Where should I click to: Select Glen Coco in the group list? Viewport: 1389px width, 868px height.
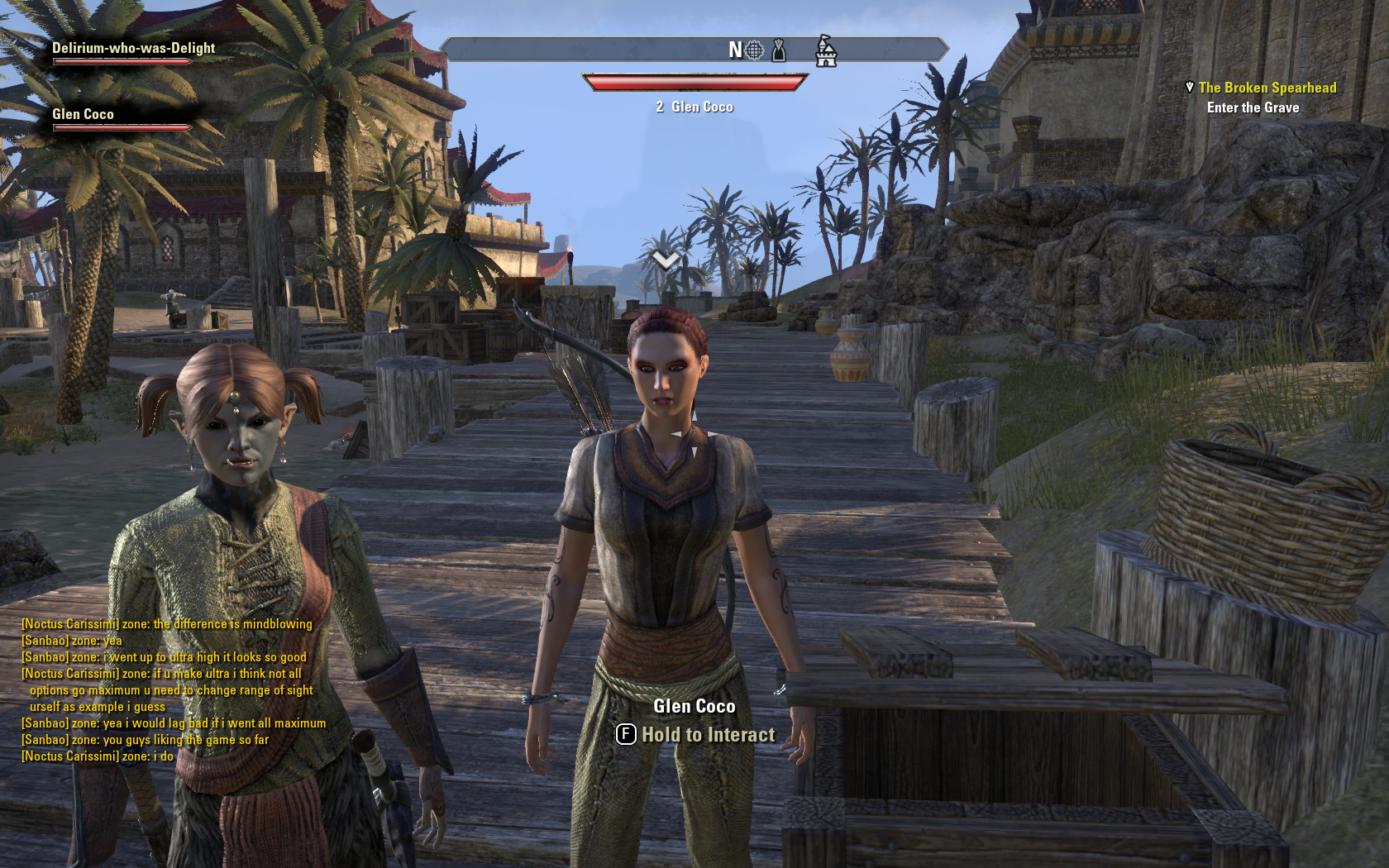83,115
